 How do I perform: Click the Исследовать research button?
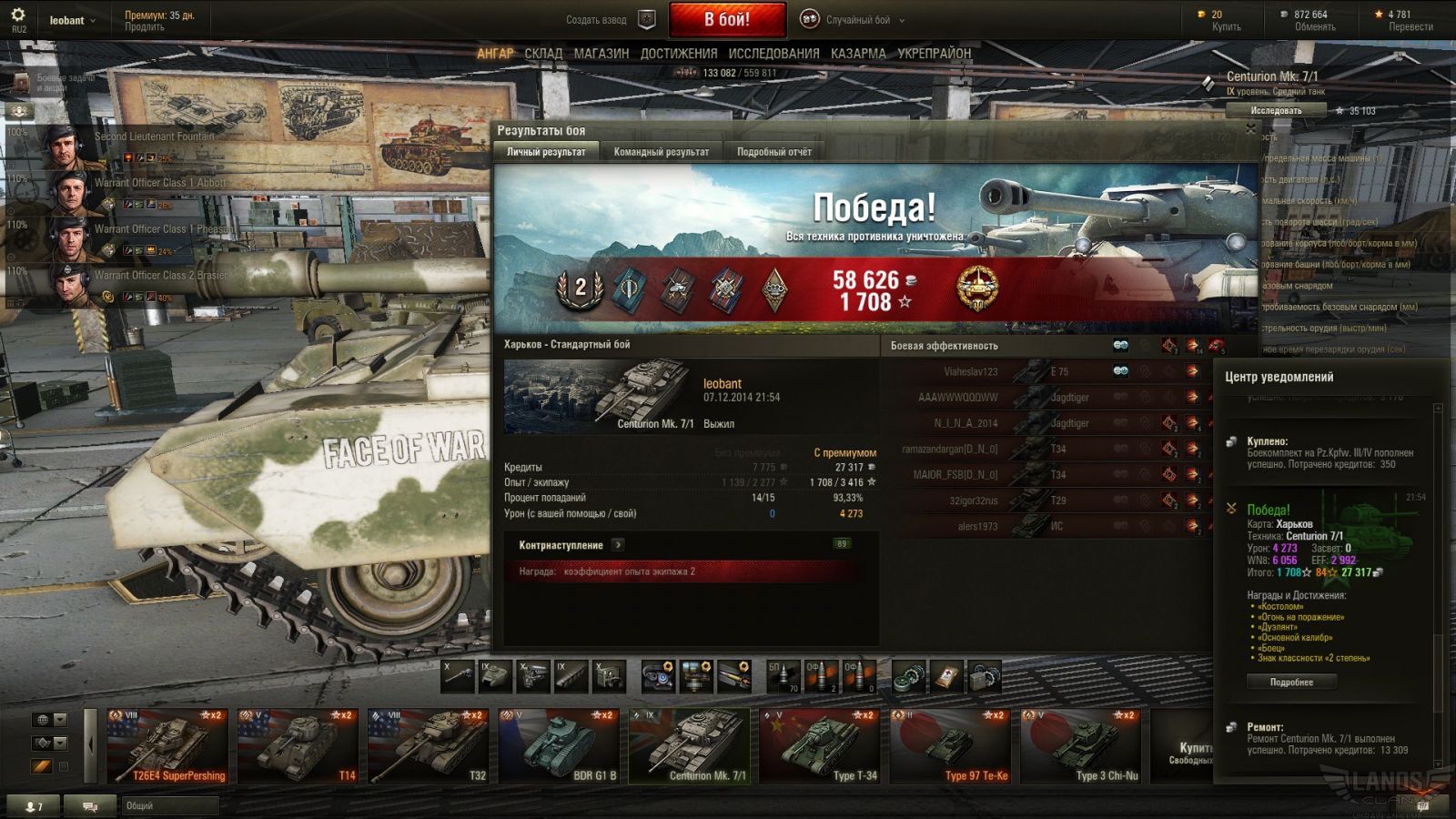[1276, 111]
